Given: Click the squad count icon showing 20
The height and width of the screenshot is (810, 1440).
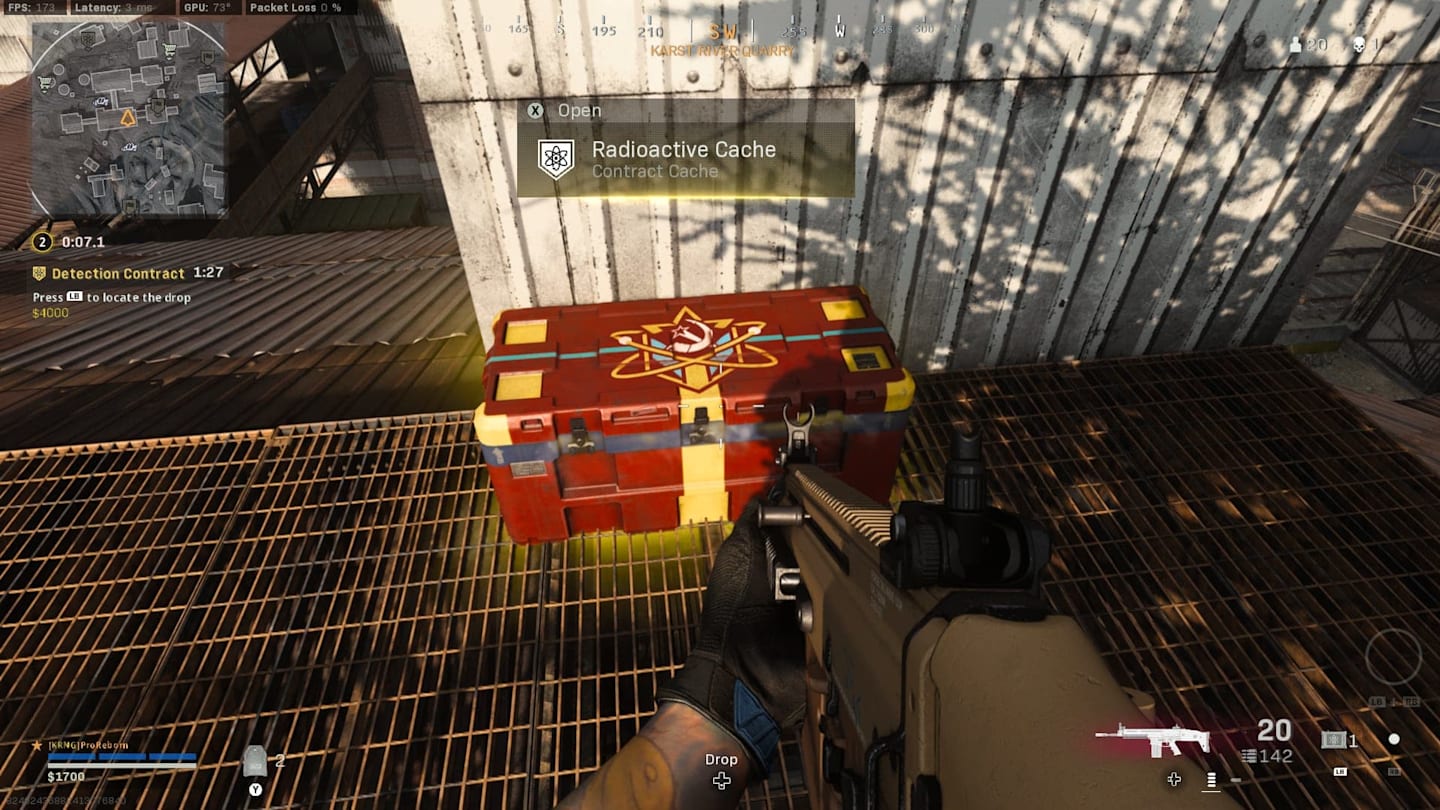Looking at the screenshot, I should point(1295,43).
